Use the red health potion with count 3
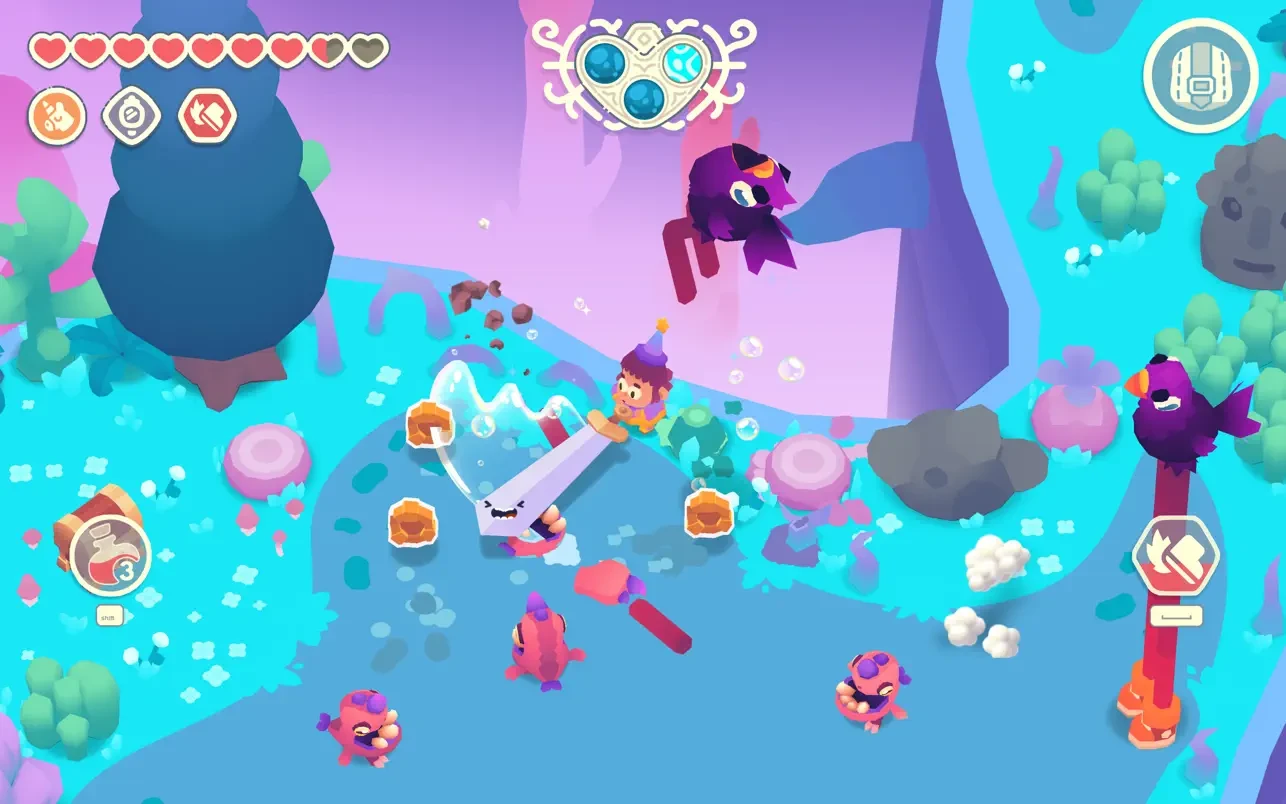The height and width of the screenshot is (804, 1286). click(x=111, y=556)
